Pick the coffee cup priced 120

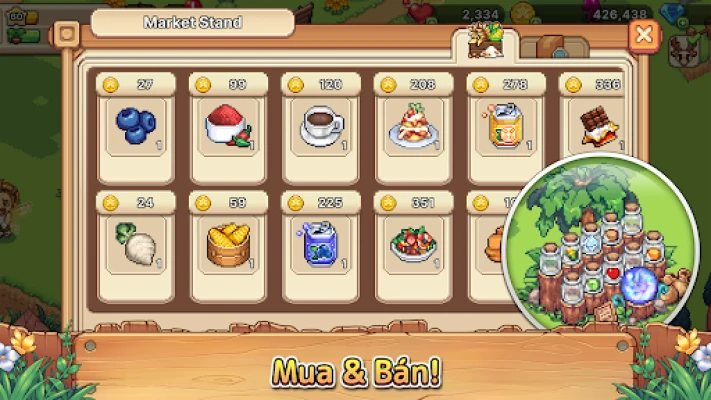[x=322, y=124]
